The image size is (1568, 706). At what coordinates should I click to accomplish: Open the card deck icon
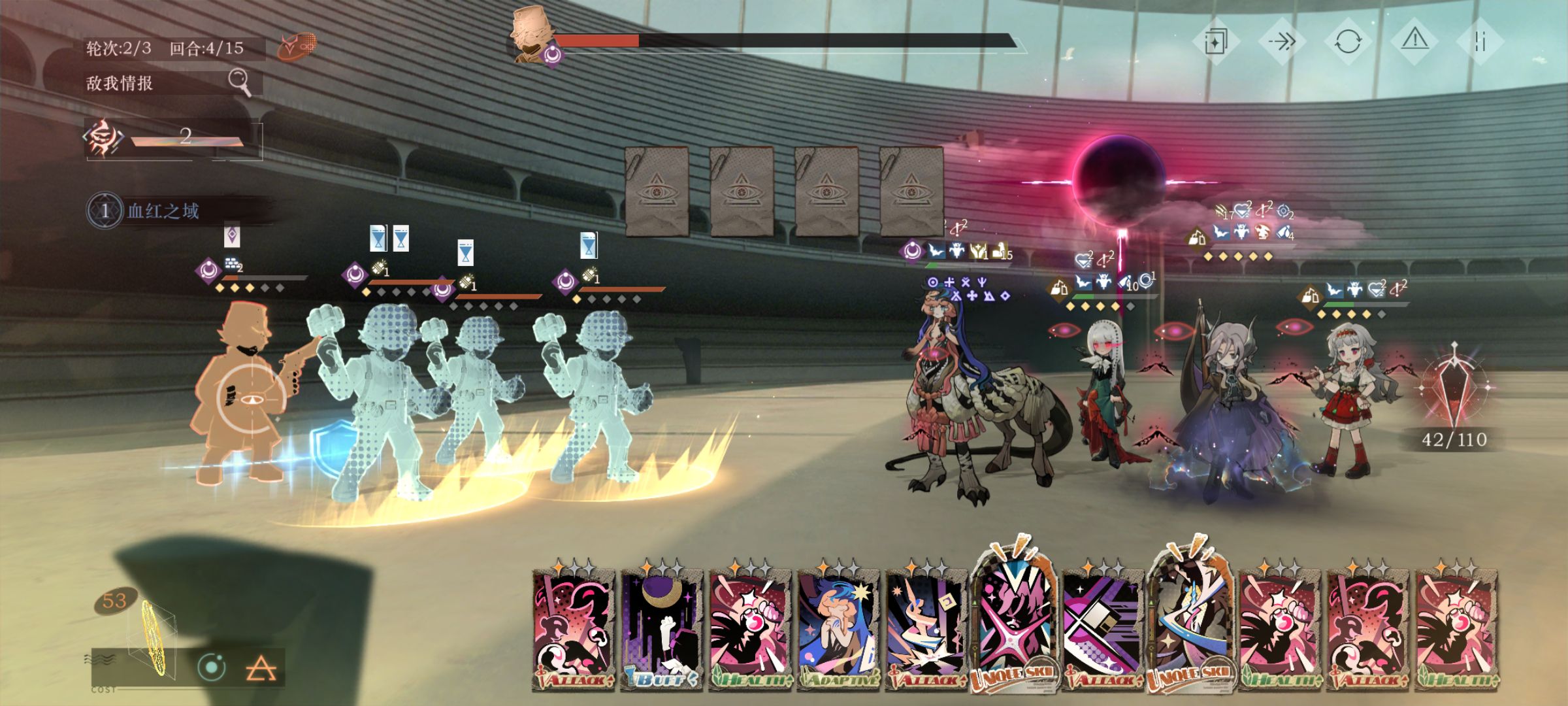pos(1216,42)
